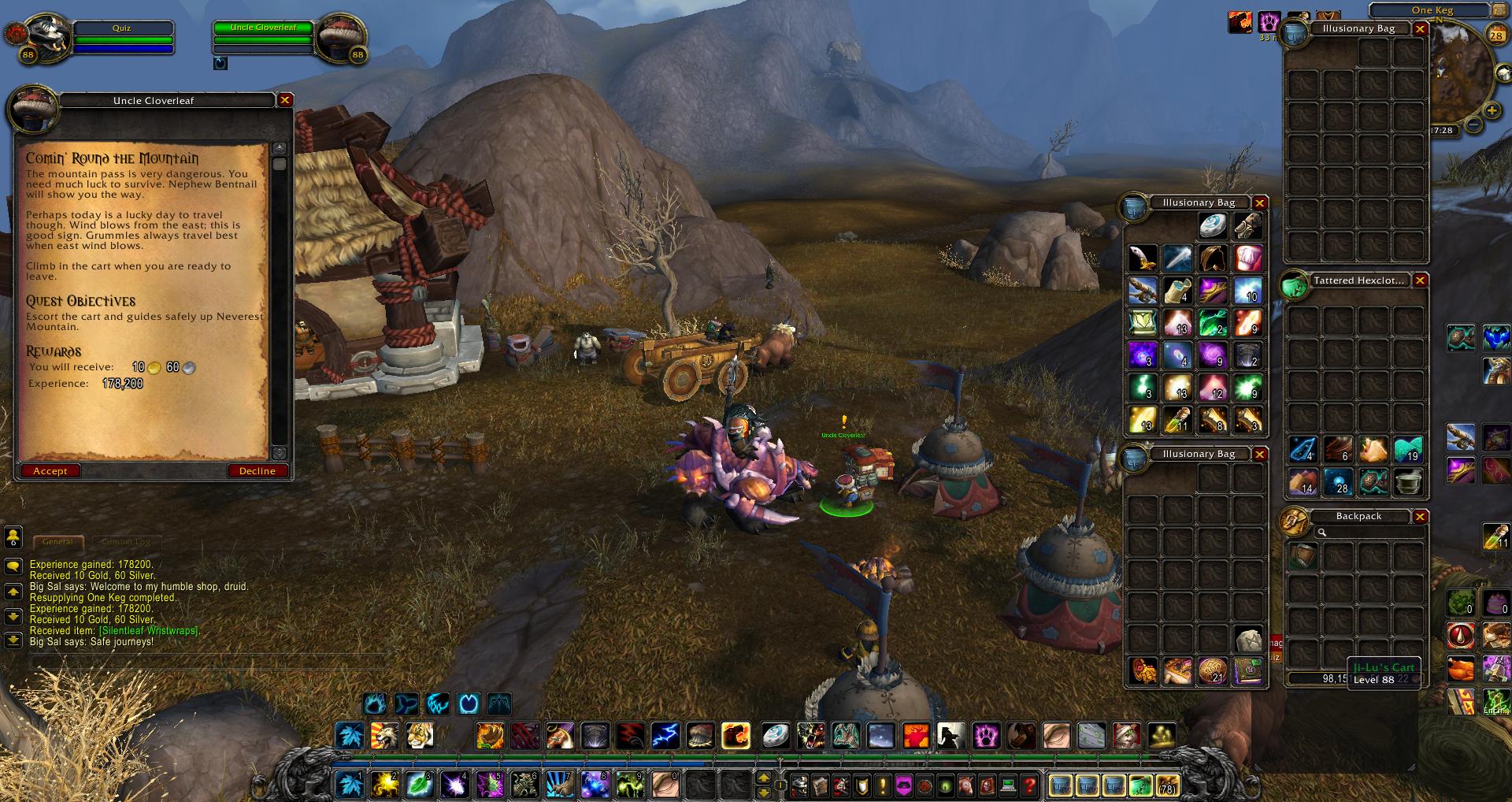
Task: Page action bar up with arrow
Action: (x=763, y=778)
